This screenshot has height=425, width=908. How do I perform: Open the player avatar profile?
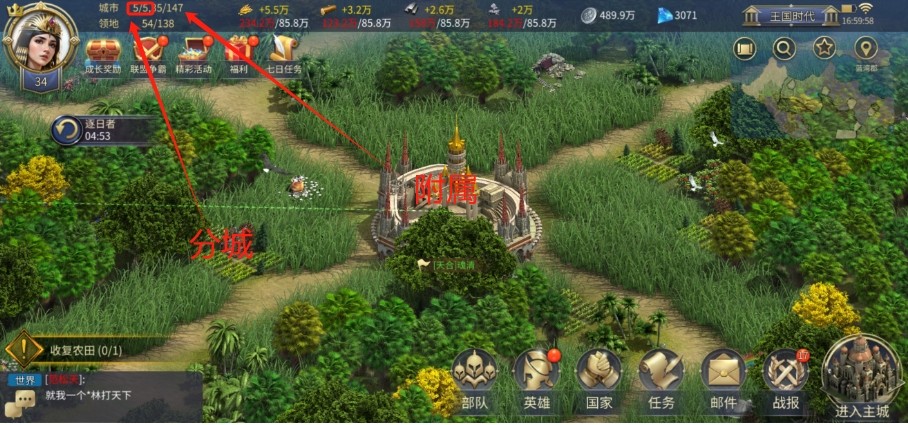(x=40, y=41)
